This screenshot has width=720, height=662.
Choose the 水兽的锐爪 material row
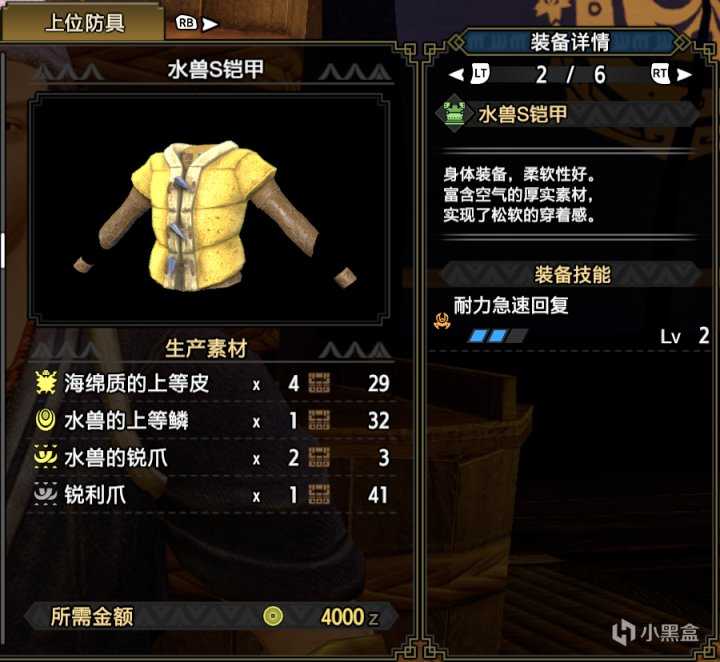point(208,459)
